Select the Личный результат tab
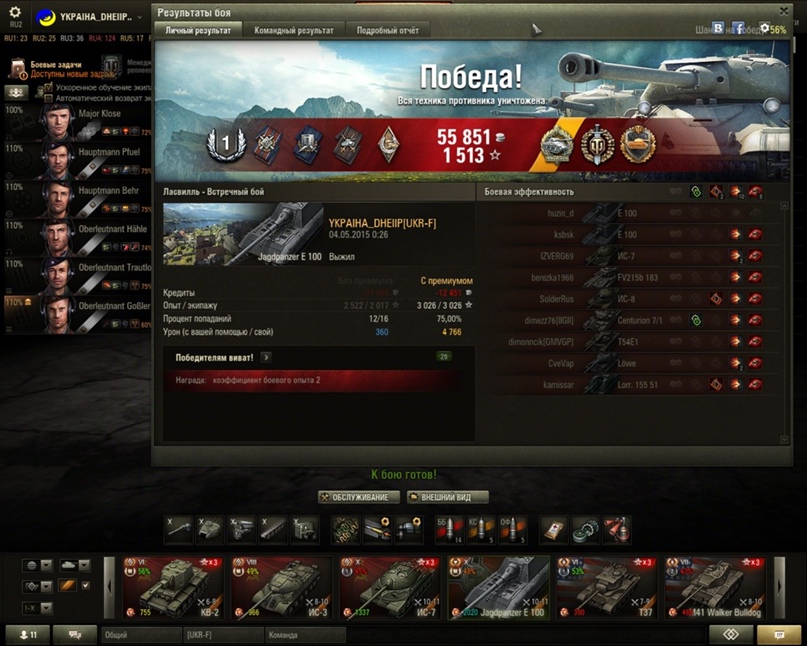Screen dimensions: 807x646 click(x=198, y=31)
